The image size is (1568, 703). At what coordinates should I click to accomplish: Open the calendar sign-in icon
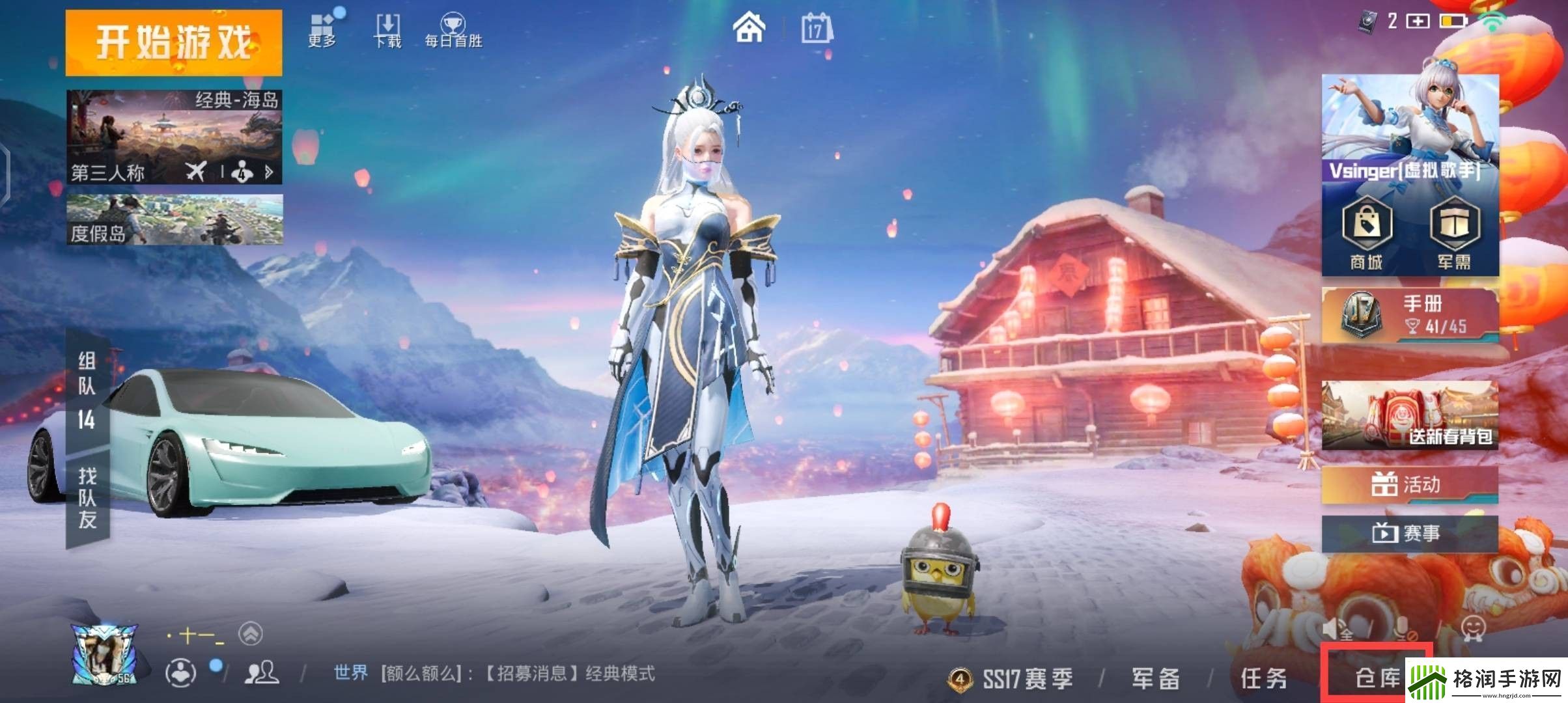point(816,29)
